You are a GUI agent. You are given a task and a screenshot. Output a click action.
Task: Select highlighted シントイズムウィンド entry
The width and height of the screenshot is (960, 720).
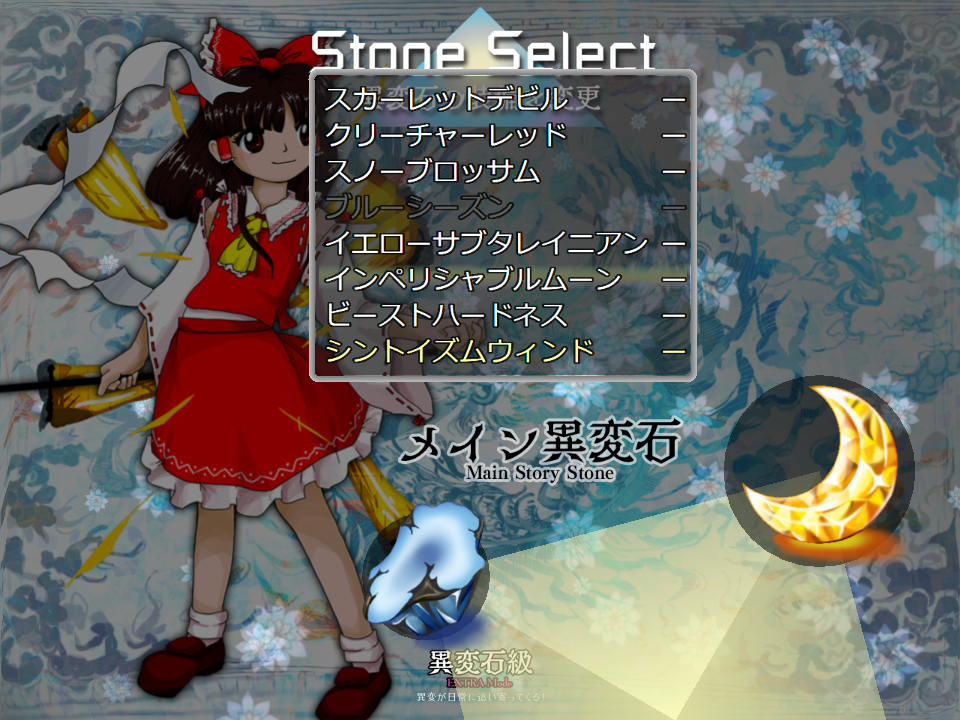pyautogui.click(x=460, y=351)
